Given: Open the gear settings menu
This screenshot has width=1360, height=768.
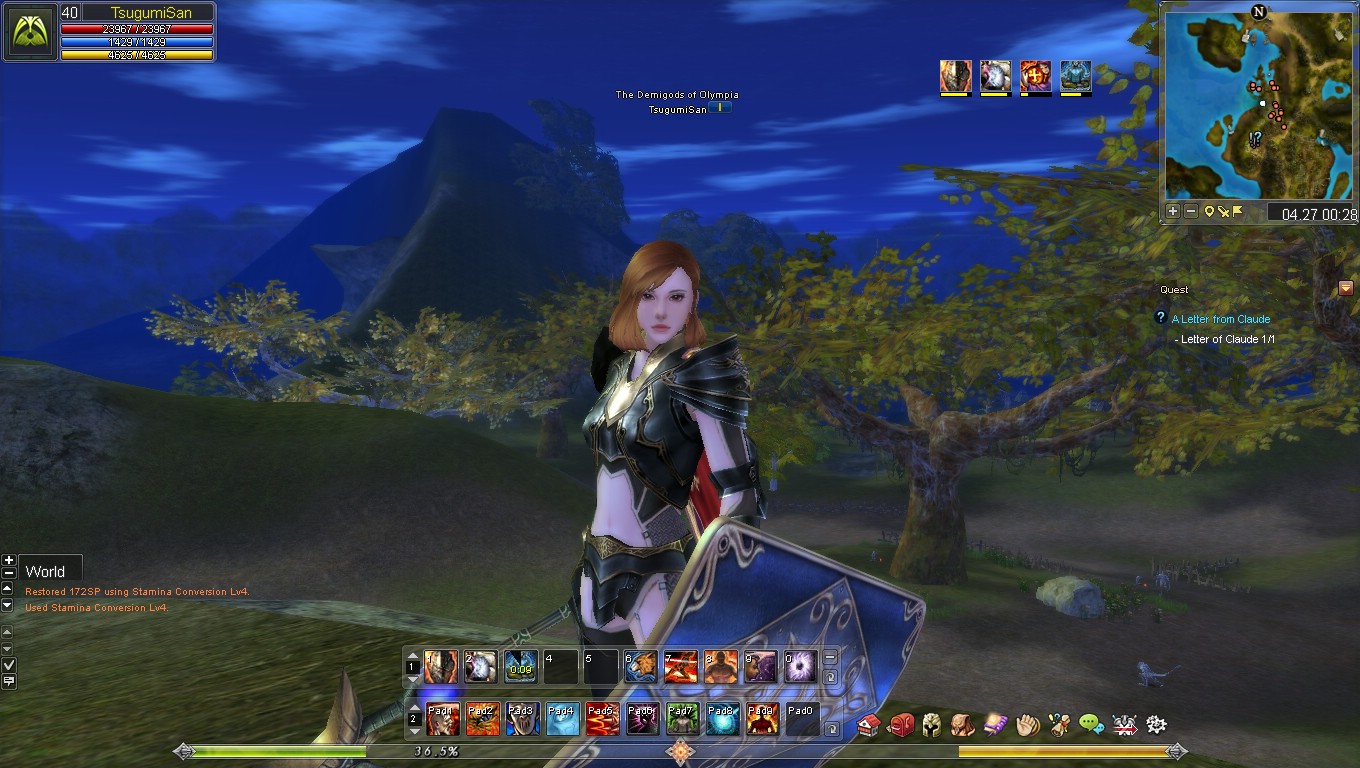Looking at the screenshot, I should click(1156, 724).
